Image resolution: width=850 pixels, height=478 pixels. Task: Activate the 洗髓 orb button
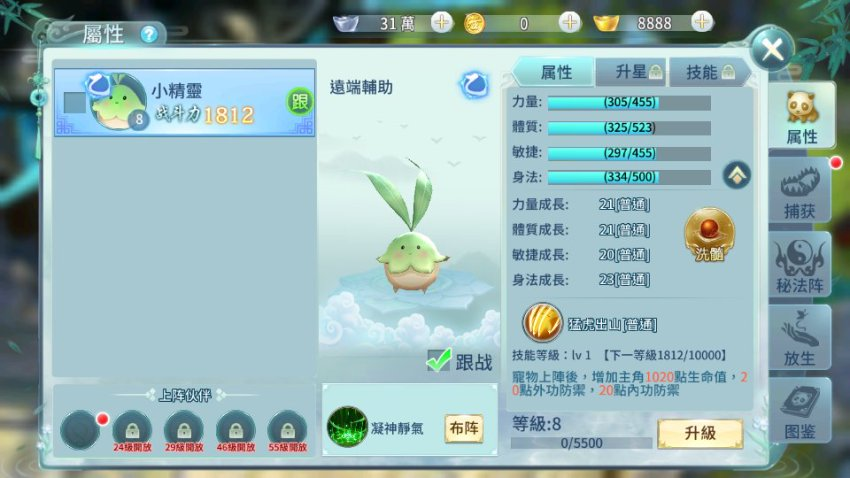click(x=708, y=234)
